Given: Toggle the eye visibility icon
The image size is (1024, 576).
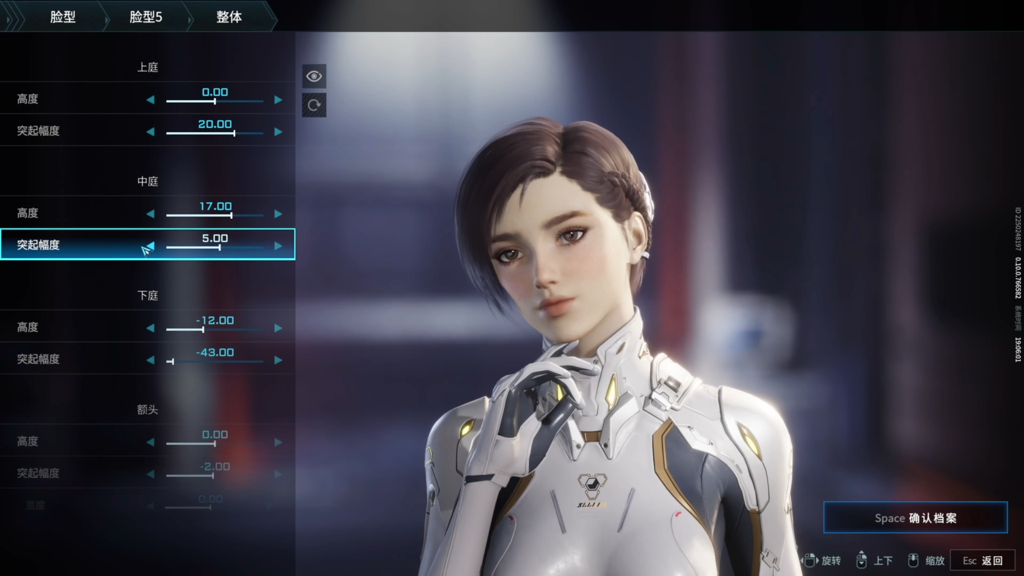Looking at the screenshot, I should [314, 76].
